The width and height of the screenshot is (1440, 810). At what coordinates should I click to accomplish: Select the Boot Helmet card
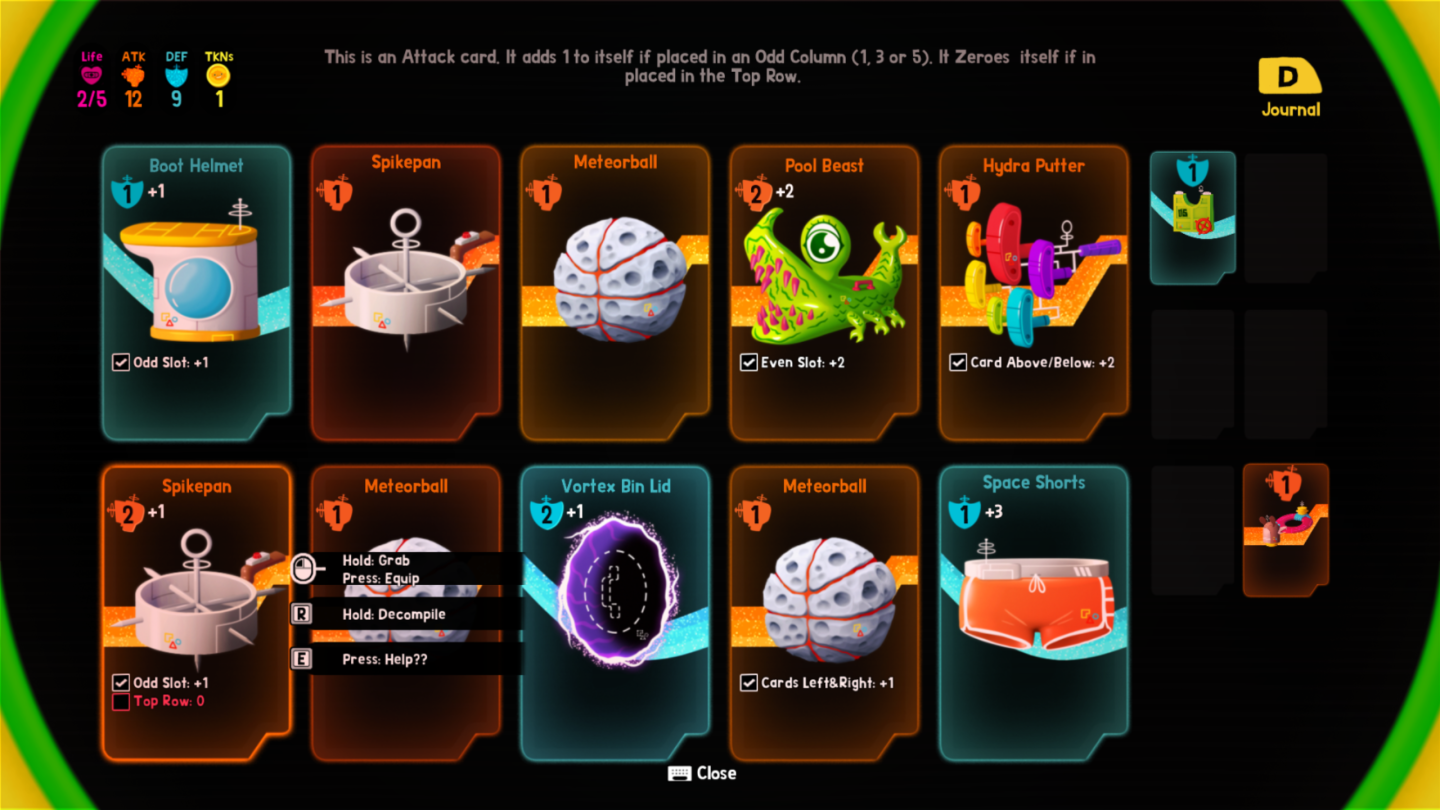click(196, 292)
